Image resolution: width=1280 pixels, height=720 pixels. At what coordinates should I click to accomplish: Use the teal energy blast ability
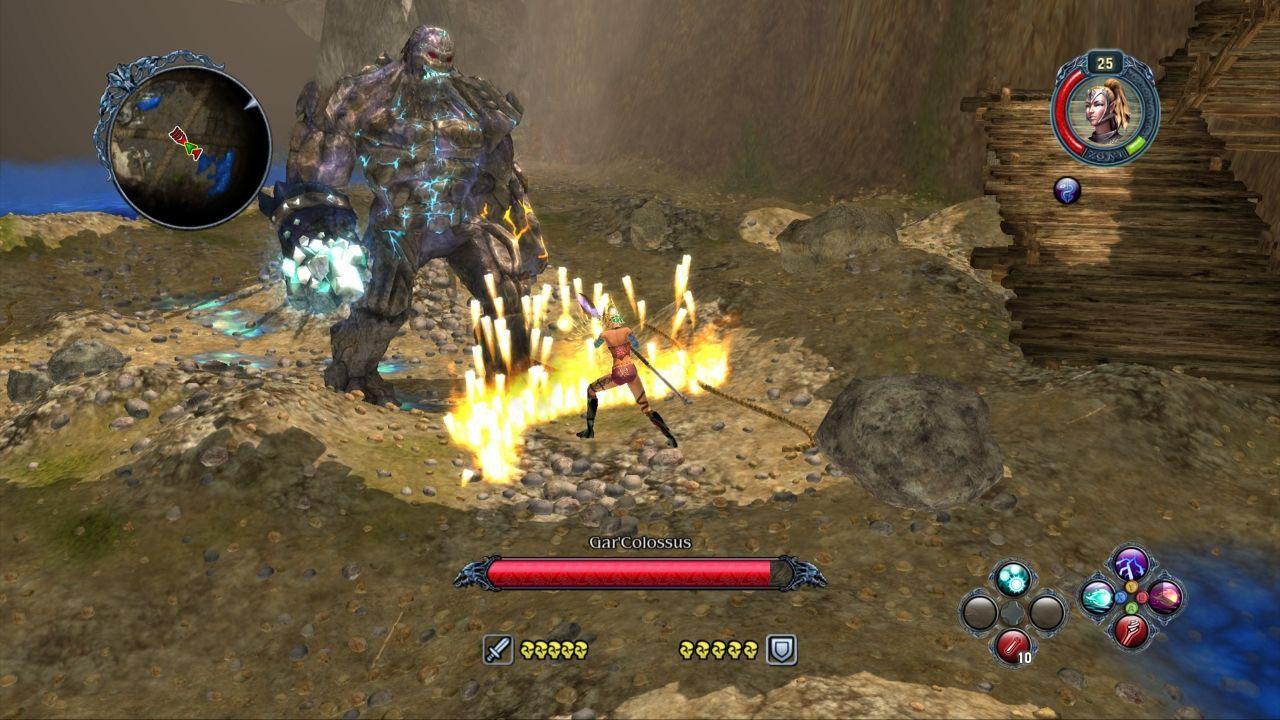1098,598
